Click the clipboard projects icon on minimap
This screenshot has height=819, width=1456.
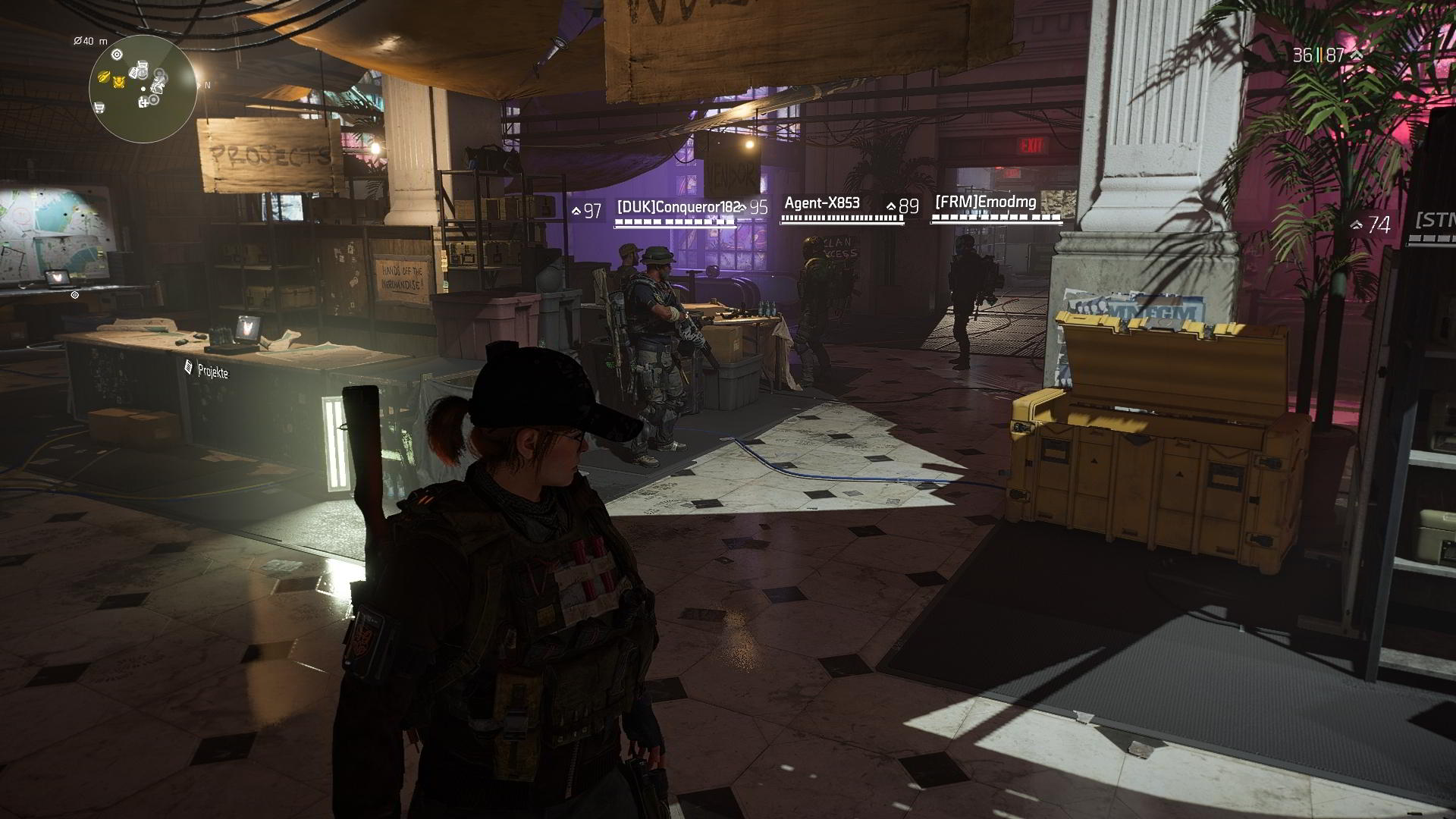(x=133, y=73)
